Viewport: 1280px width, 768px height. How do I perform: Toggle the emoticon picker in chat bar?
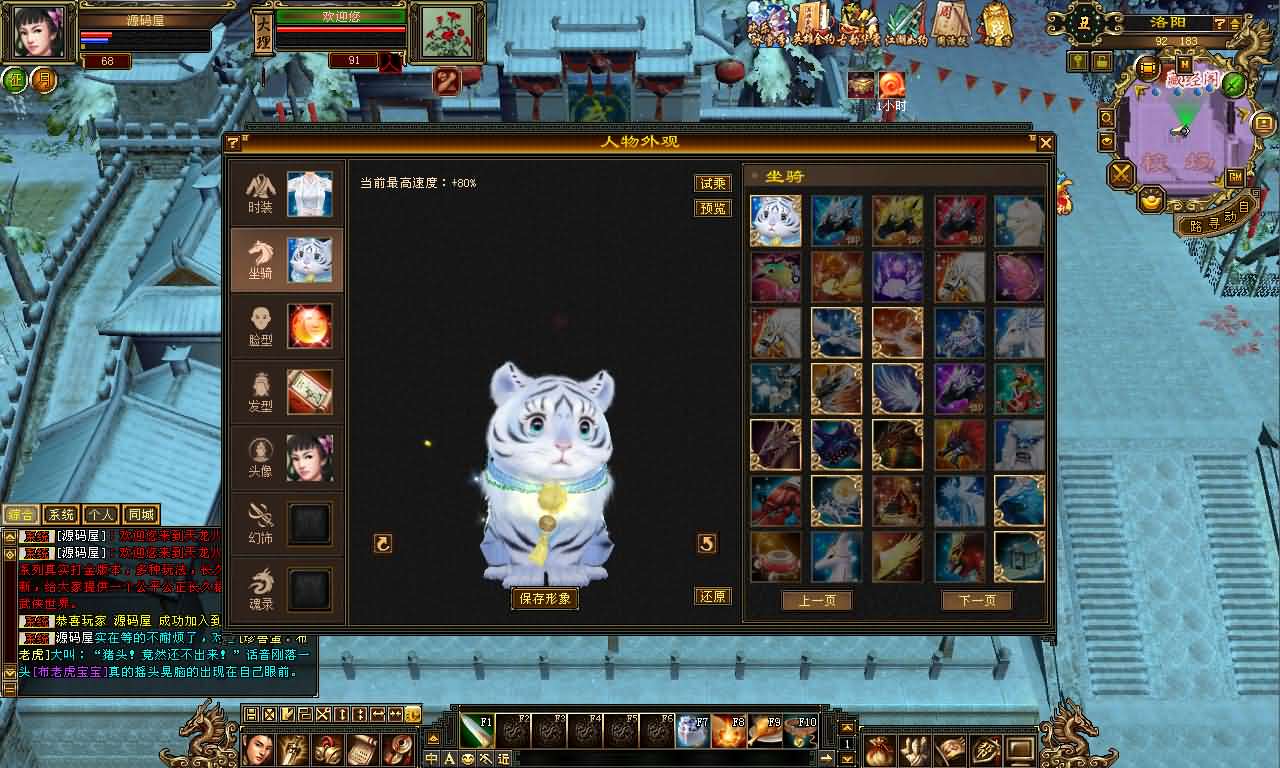(468, 760)
